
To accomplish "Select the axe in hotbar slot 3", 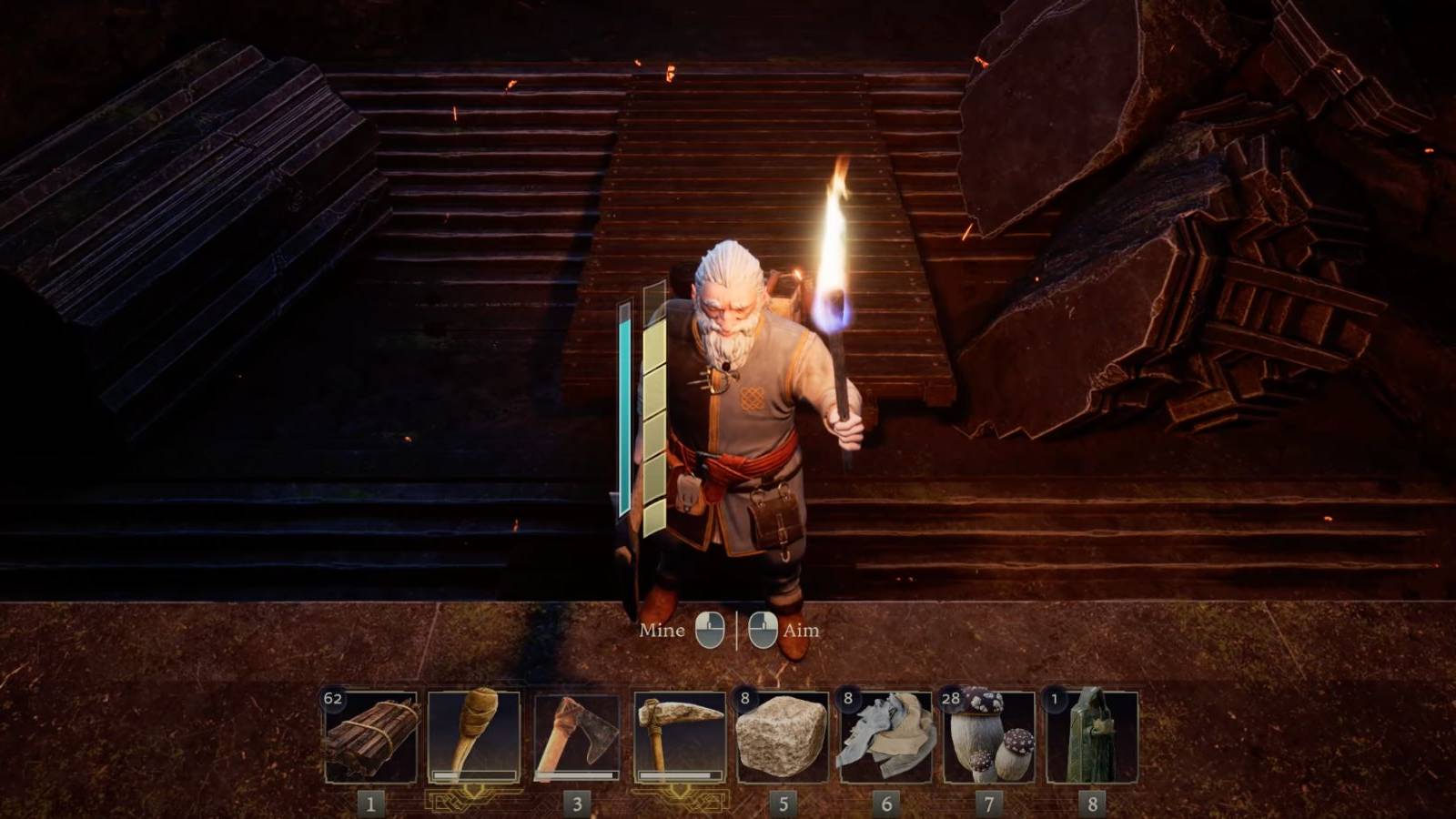I will point(578,737).
